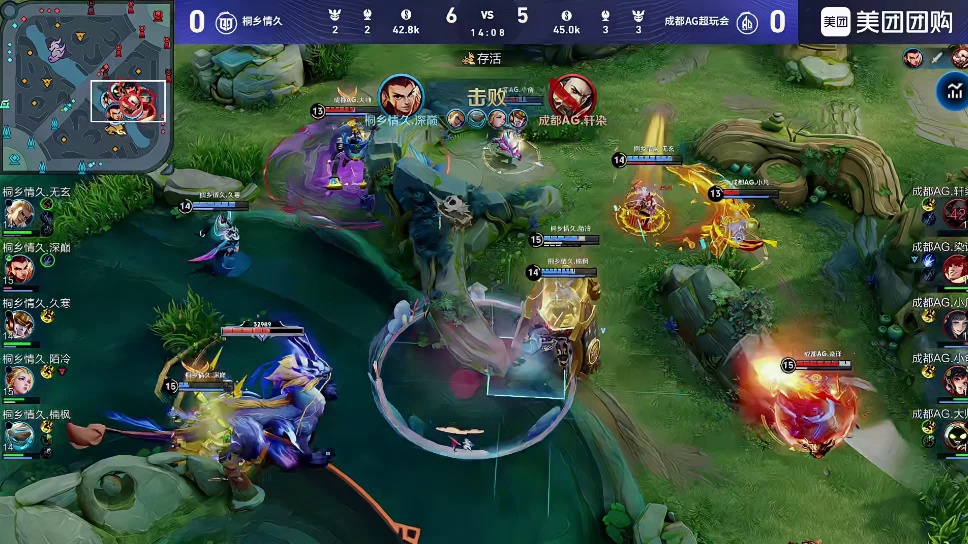Select player 桐乡情久.深颠's portrait

coord(19,268)
